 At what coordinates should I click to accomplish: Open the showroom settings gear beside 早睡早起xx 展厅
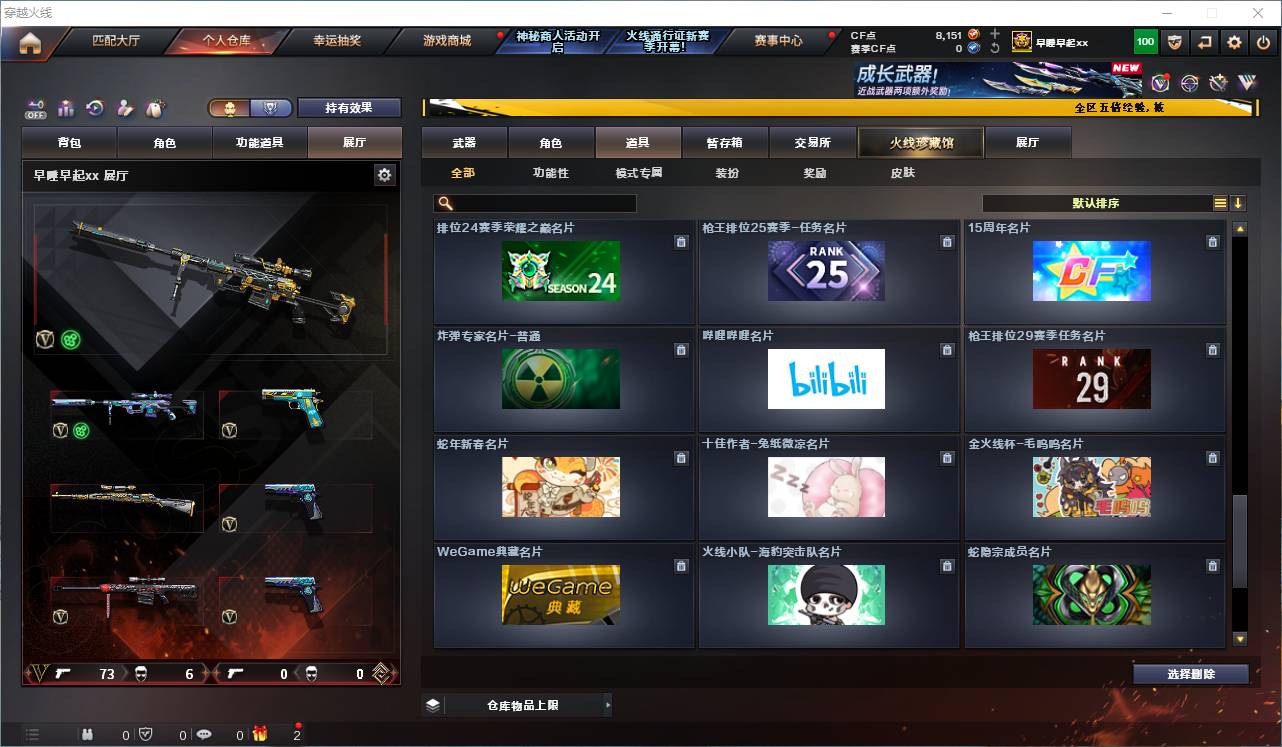point(384,174)
